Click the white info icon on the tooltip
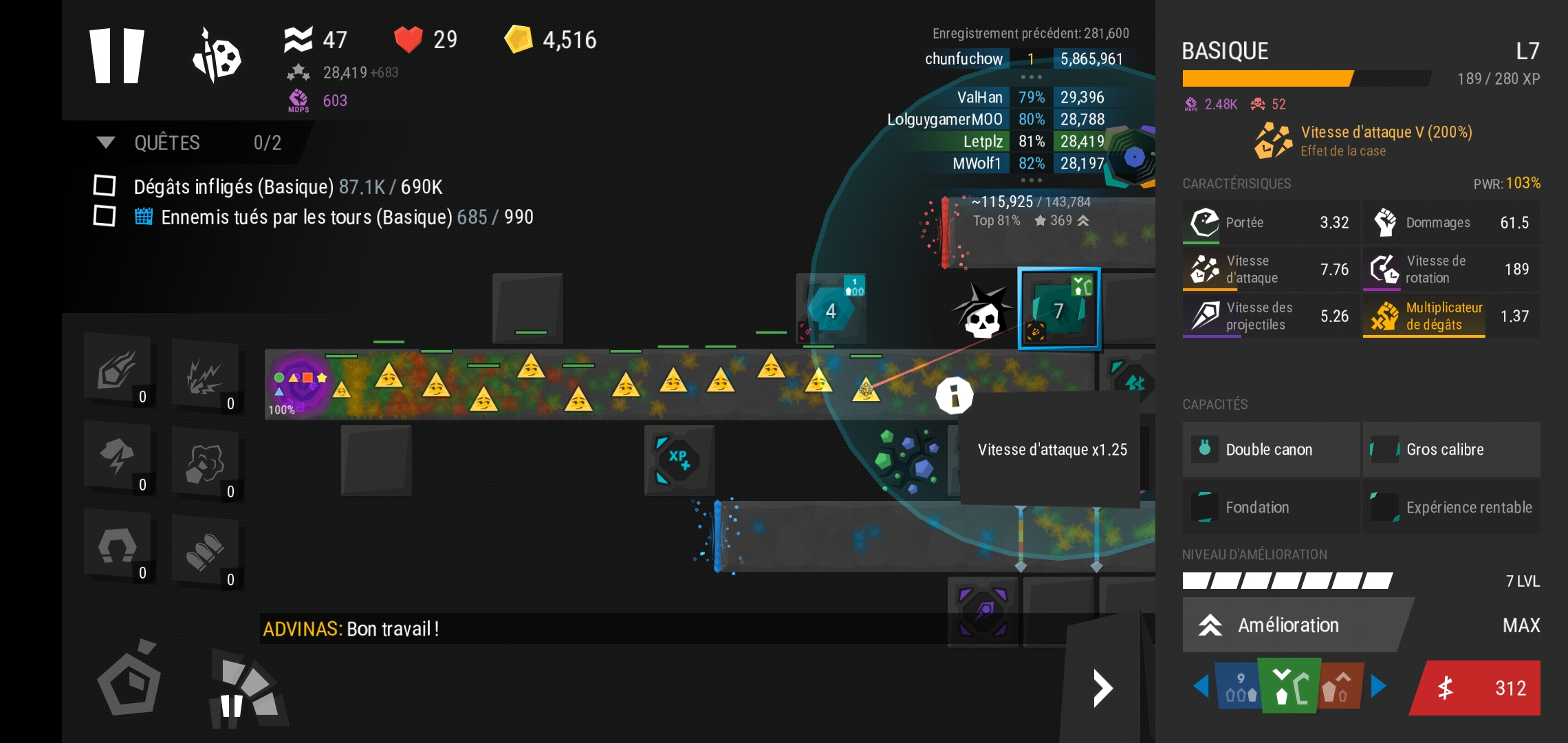The image size is (1568, 743). click(954, 396)
